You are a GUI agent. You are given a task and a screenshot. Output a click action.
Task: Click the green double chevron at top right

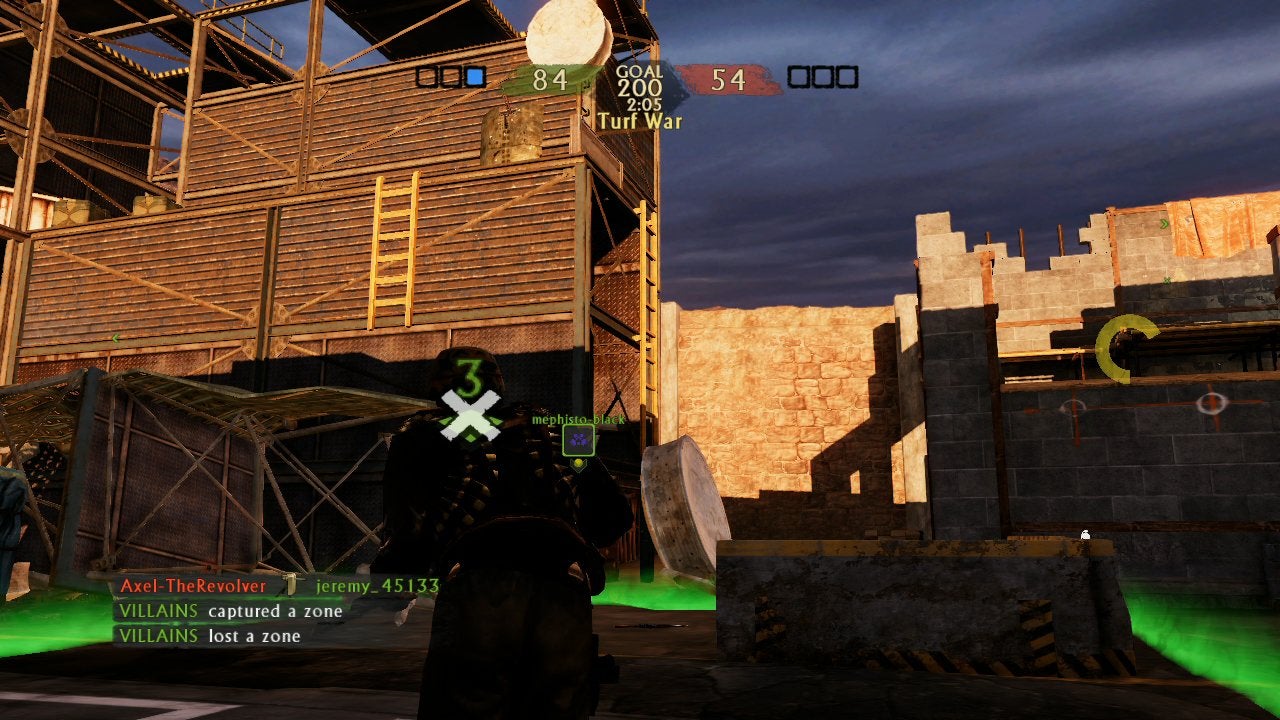pyautogui.click(x=1164, y=224)
